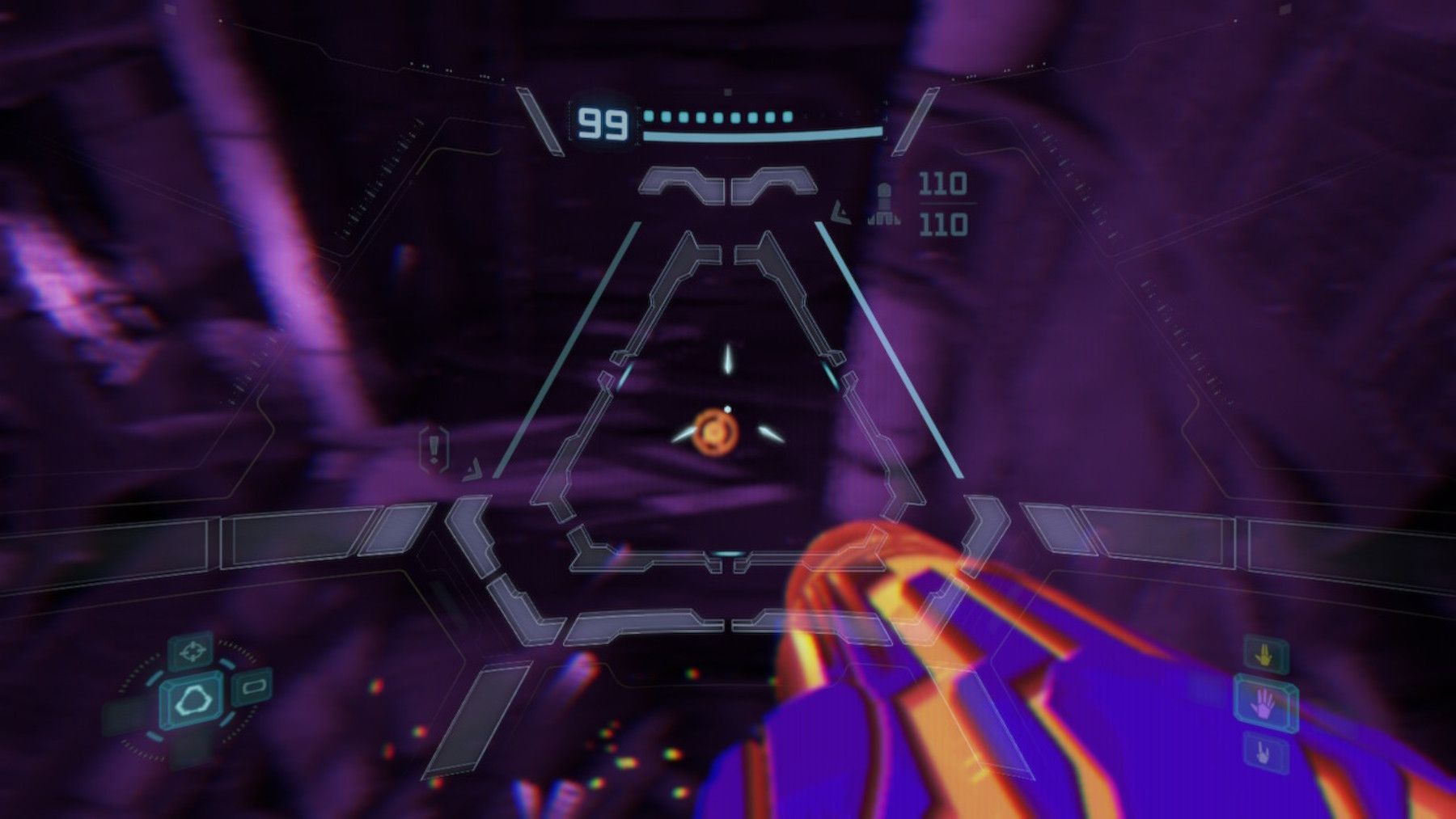Click the central aiming crosshair dot
This screenshot has height=819, width=1456.
coord(728,409)
